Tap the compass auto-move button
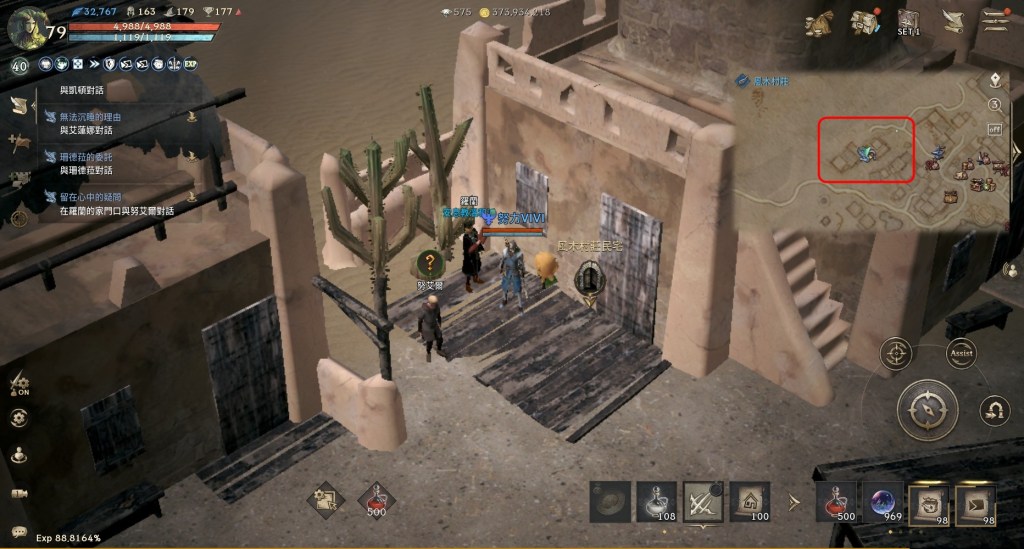The width and height of the screenshot is (1024, 549). pos(927,409)
